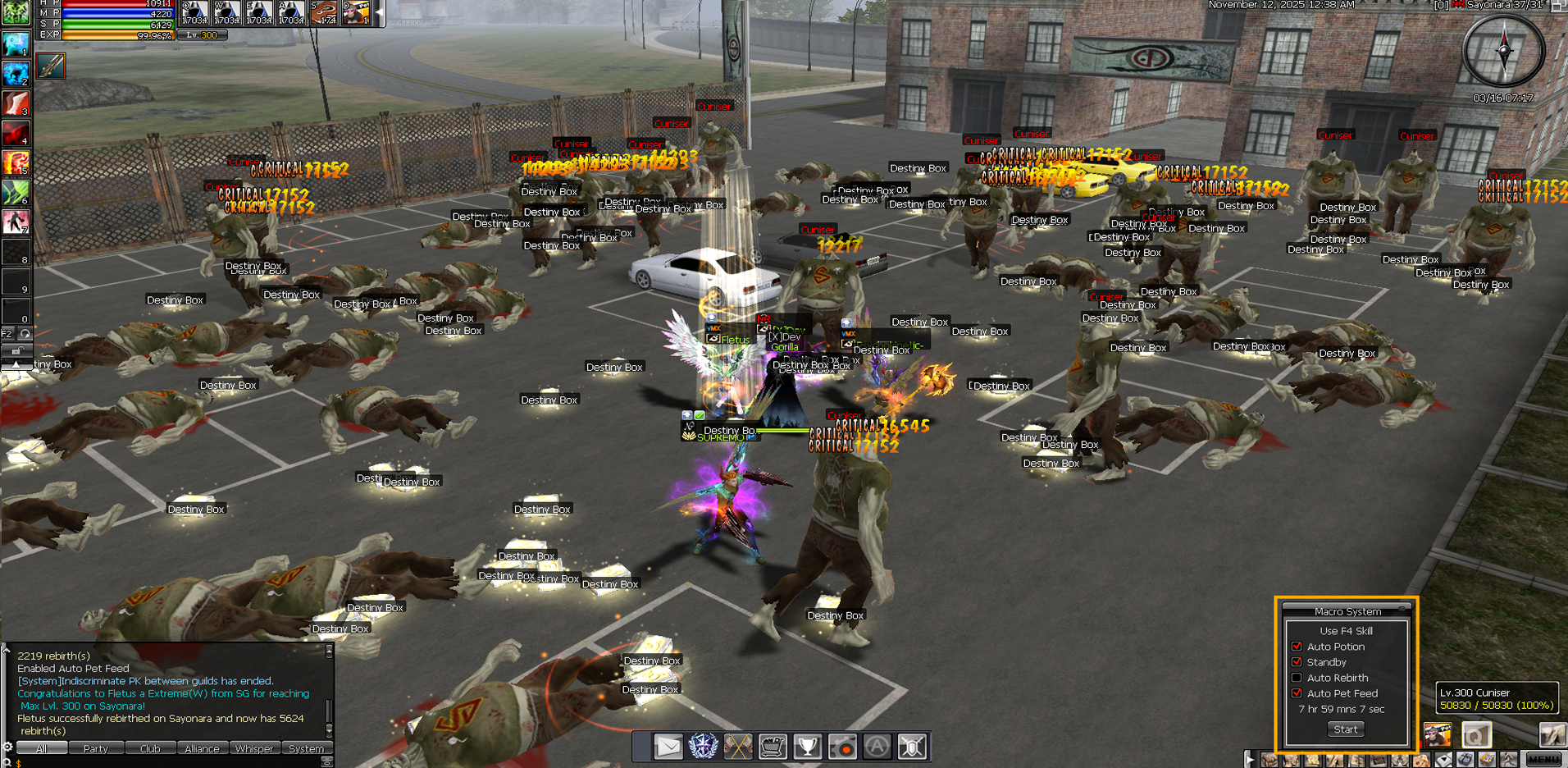Switch chat to the Party tab
1568x768 pixels.
[95, 748]
